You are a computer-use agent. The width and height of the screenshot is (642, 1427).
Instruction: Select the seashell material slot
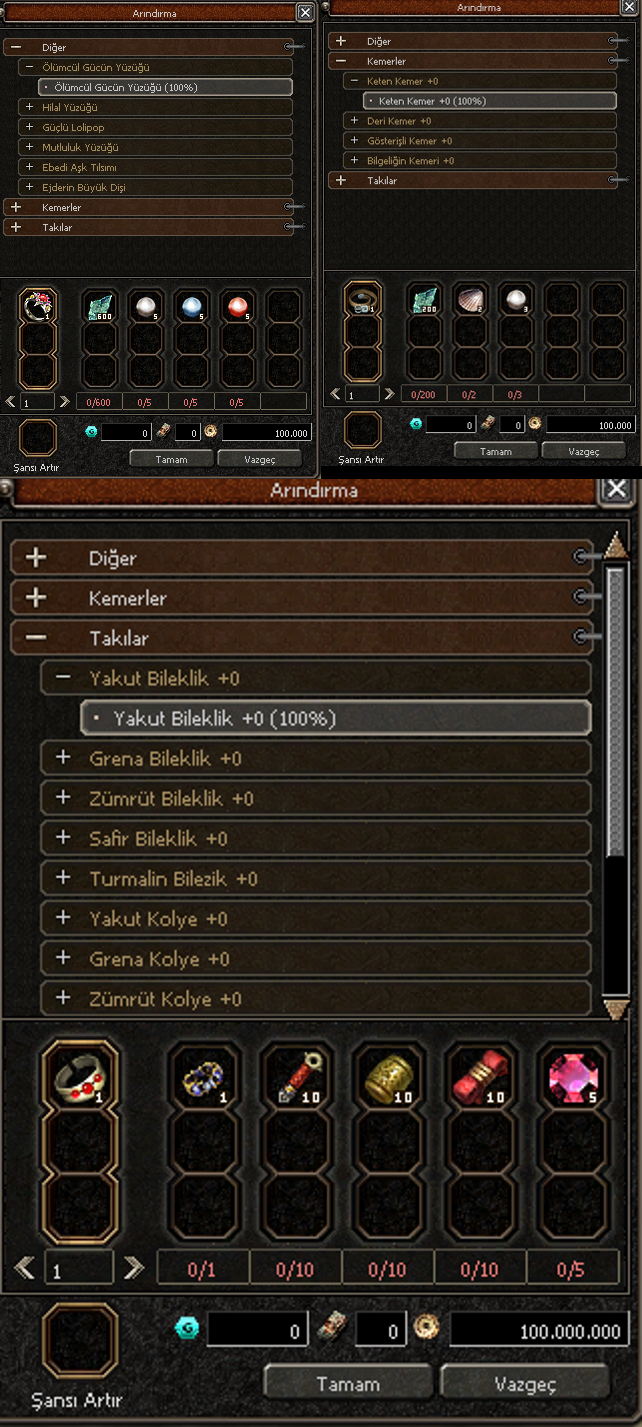coord(470,300)
